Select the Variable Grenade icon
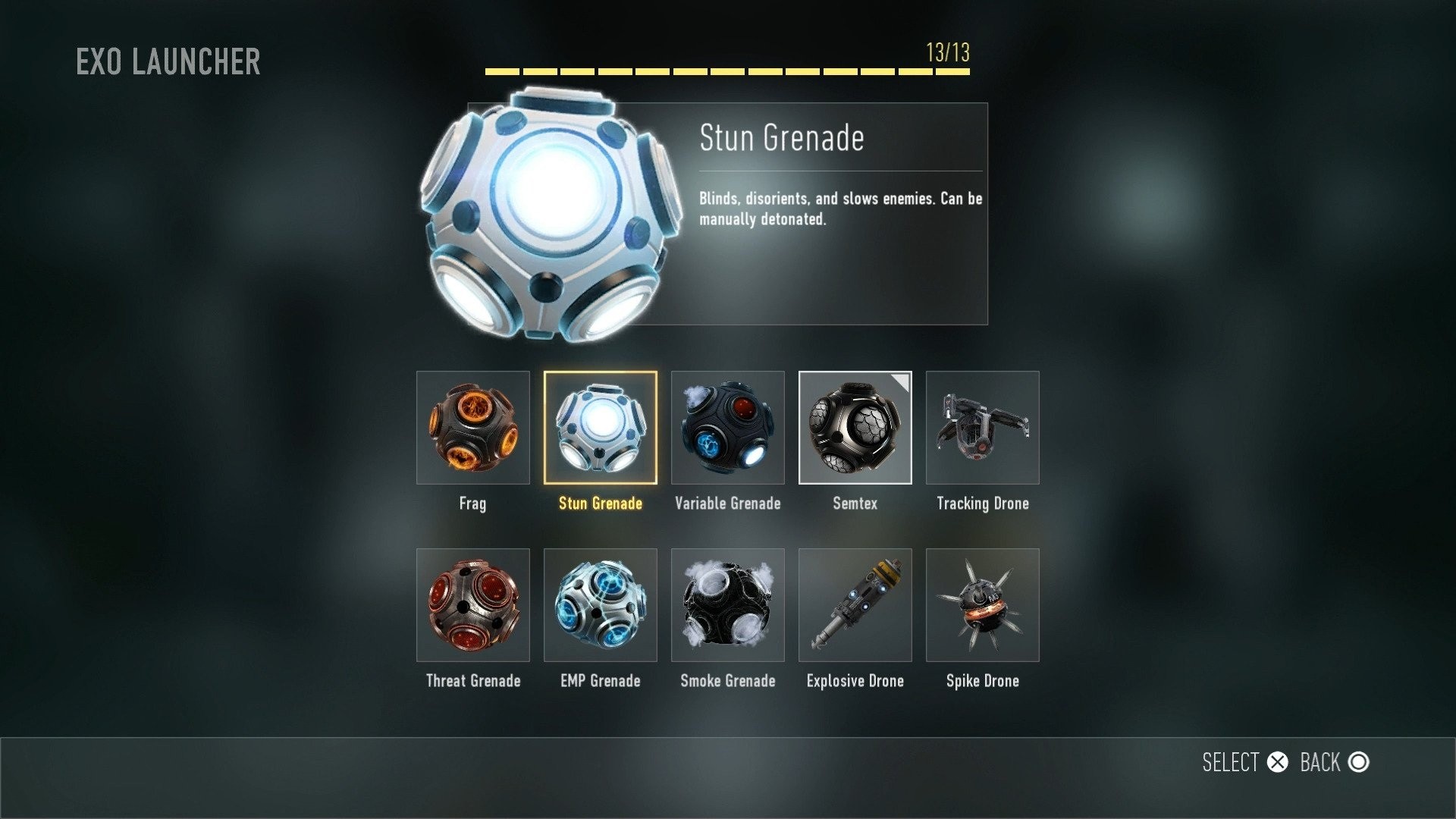Image resolution: width=1456 pixels, height=819 pixels. pyautogui.click(x=728, y=428)
